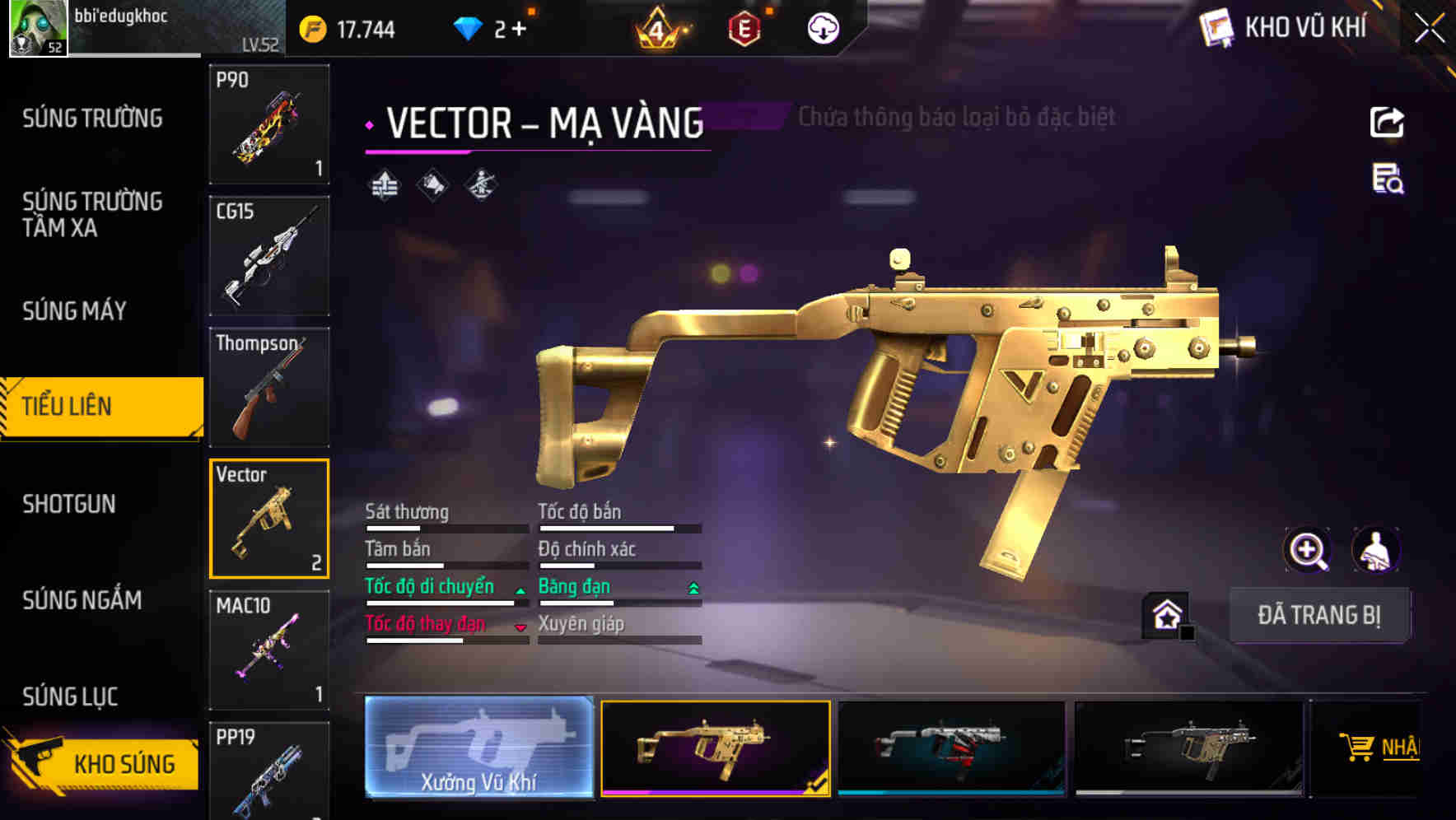Select the MAC10 weapon tile
The width and height of the screenshot is (1456, 820).
[x=269, y=650]
